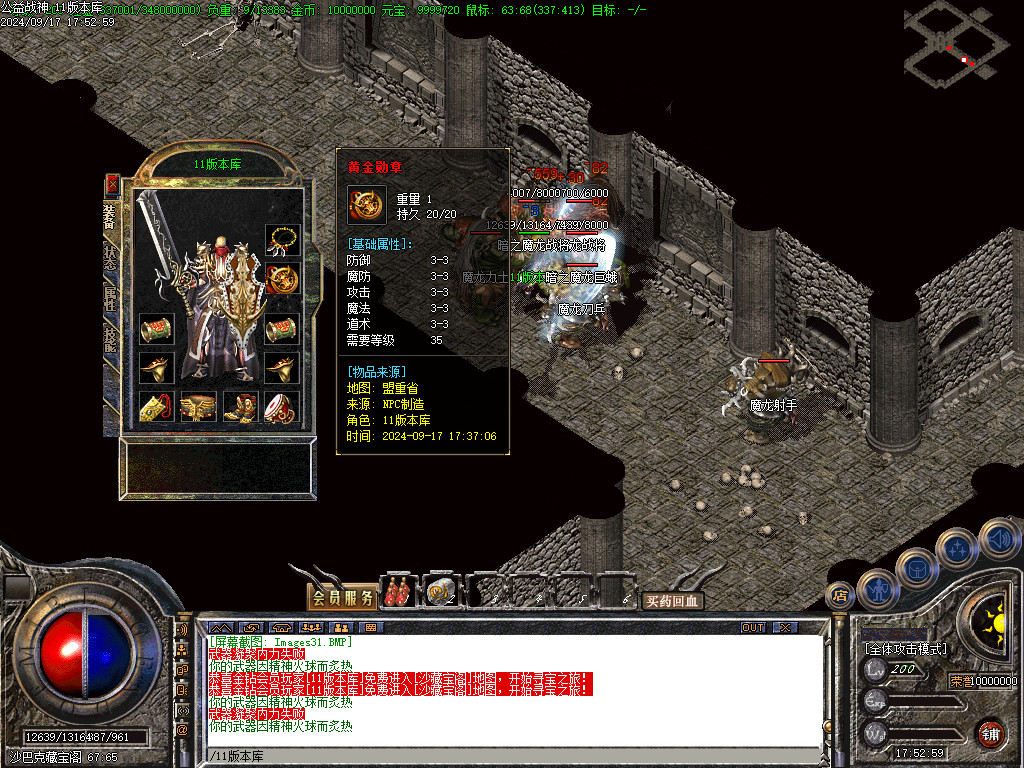Open the round 铺 stall button
Screen dimensions: 1024x768
point(990,733)
